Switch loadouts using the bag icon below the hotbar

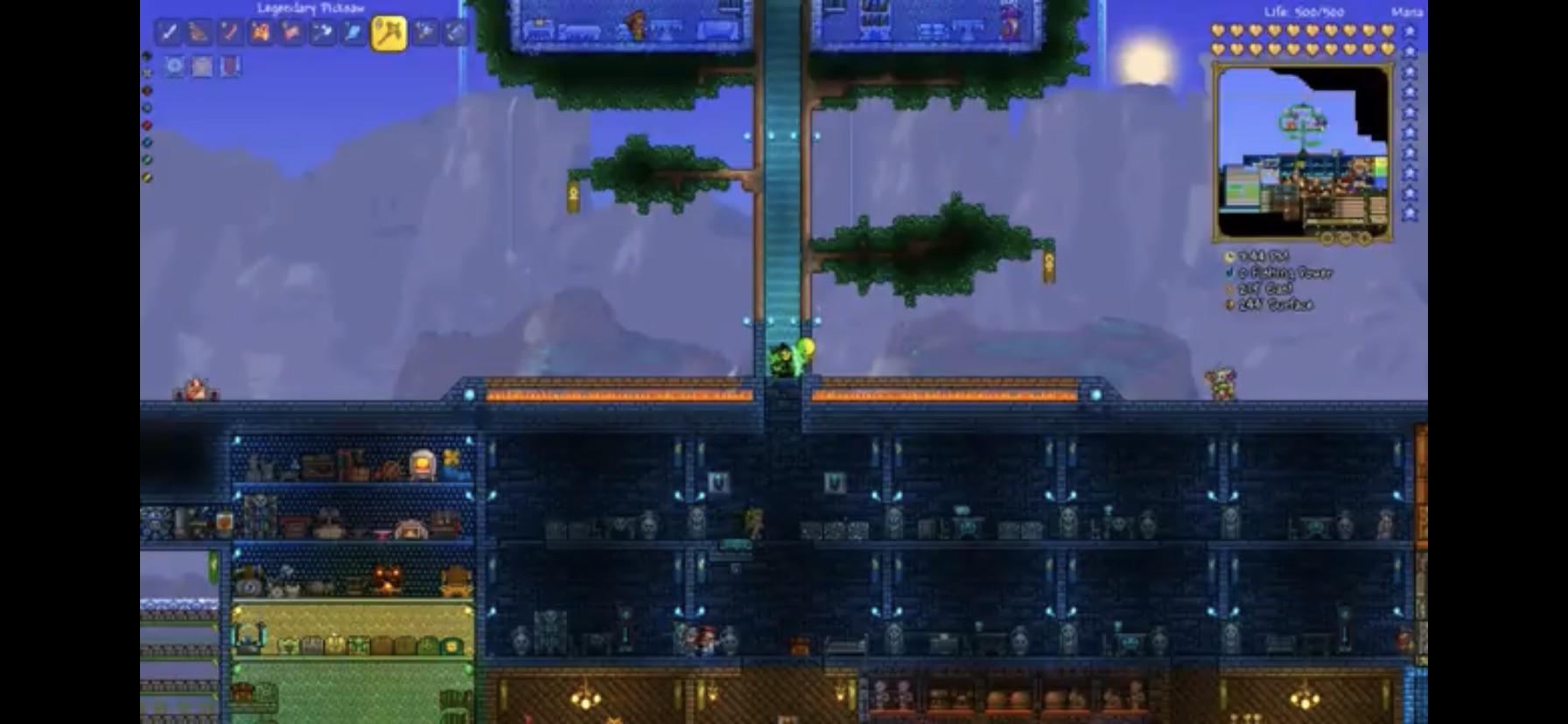coord(201,66)
